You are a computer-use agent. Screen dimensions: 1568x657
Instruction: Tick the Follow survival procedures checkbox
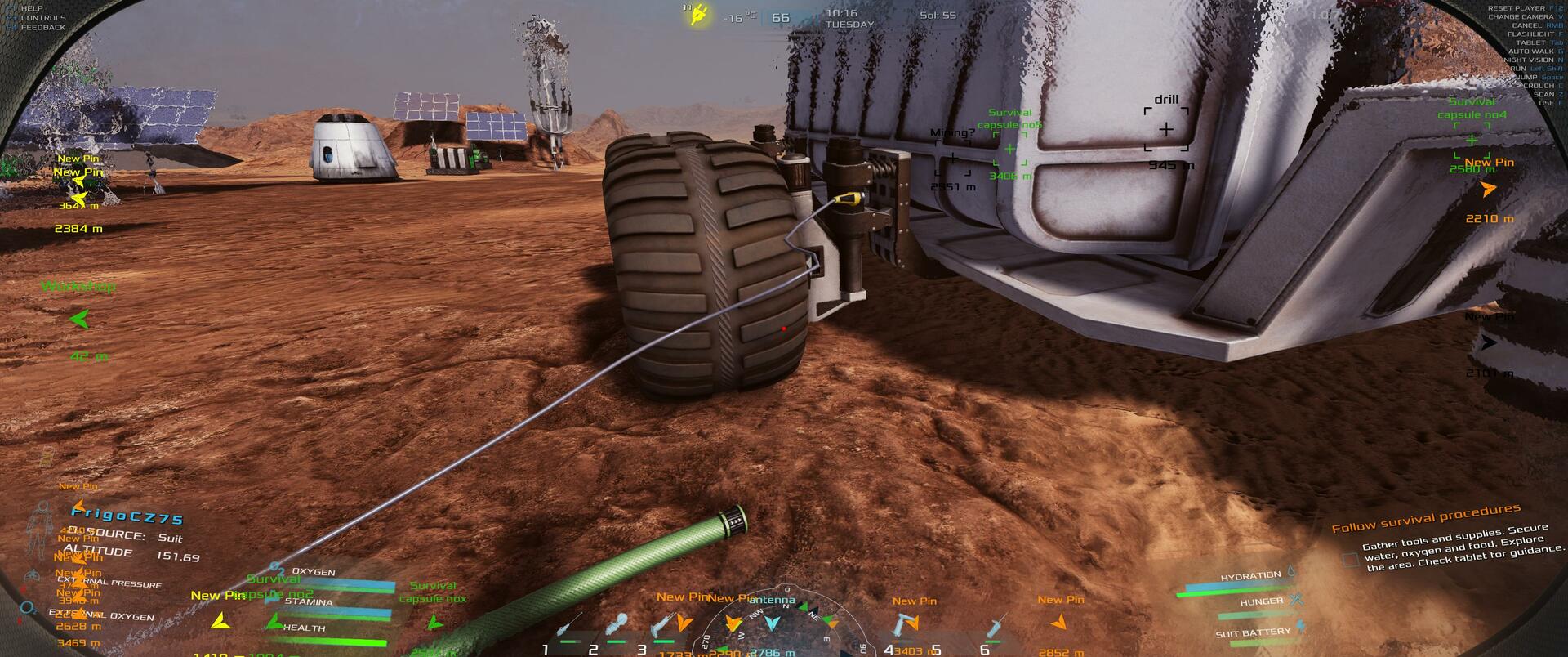pos(1352,560)
